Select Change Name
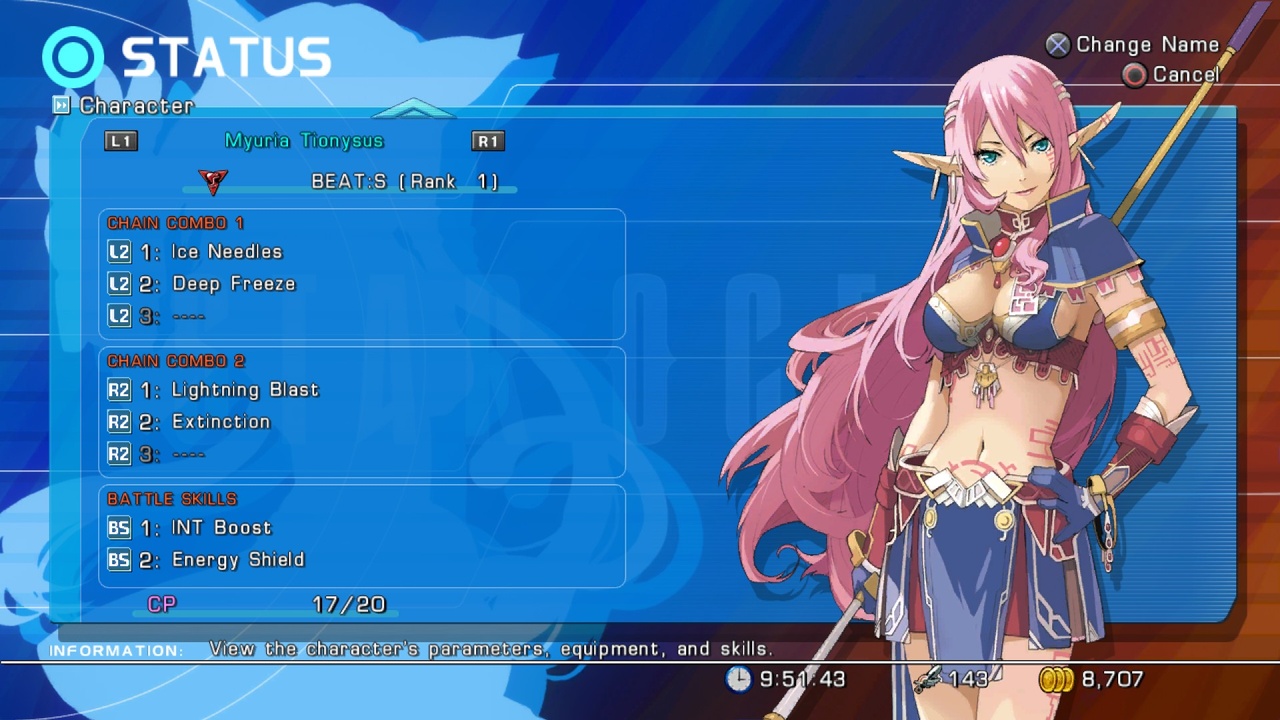 pyautogui.click(x=1146, y=44)
